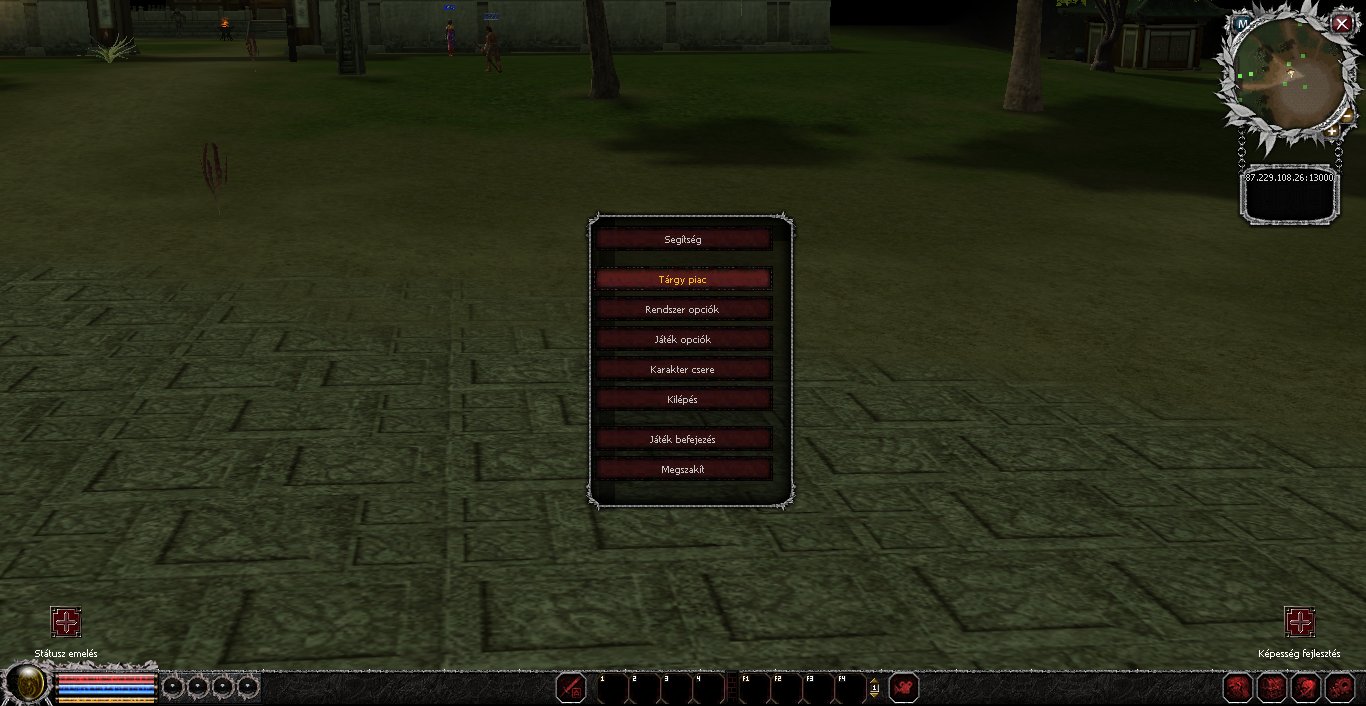Choose Karakter csere to switch character
The image size is (1366, 706).
click(x=683, y=369)
